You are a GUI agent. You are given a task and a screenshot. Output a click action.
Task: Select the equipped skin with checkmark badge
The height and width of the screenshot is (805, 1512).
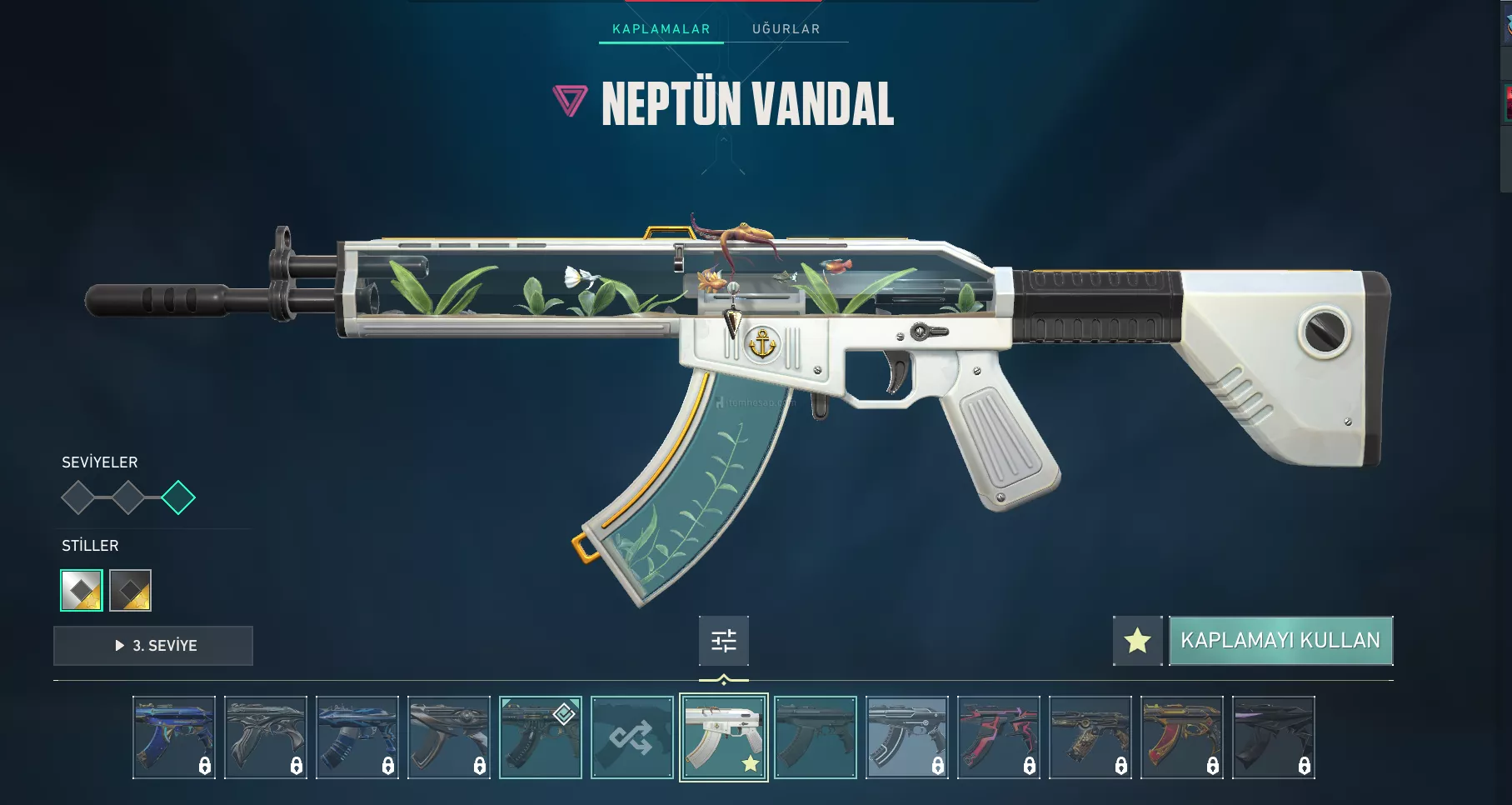[x=540, y=737]
